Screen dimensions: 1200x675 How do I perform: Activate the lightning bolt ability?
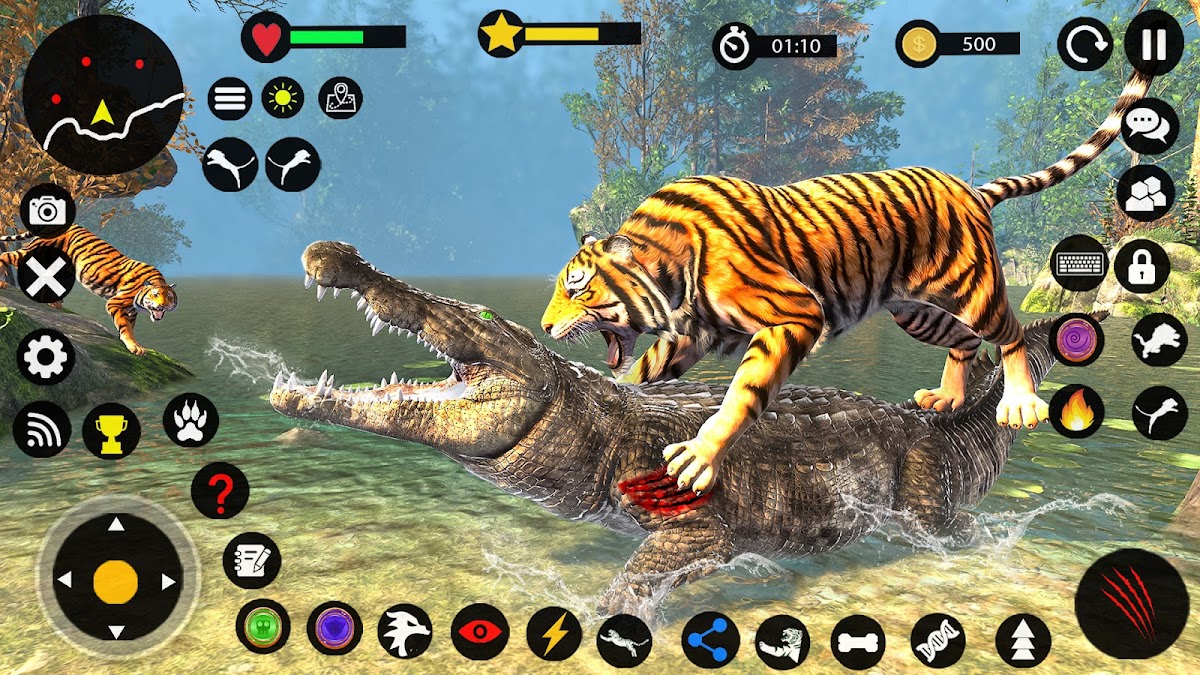[554, 633]
